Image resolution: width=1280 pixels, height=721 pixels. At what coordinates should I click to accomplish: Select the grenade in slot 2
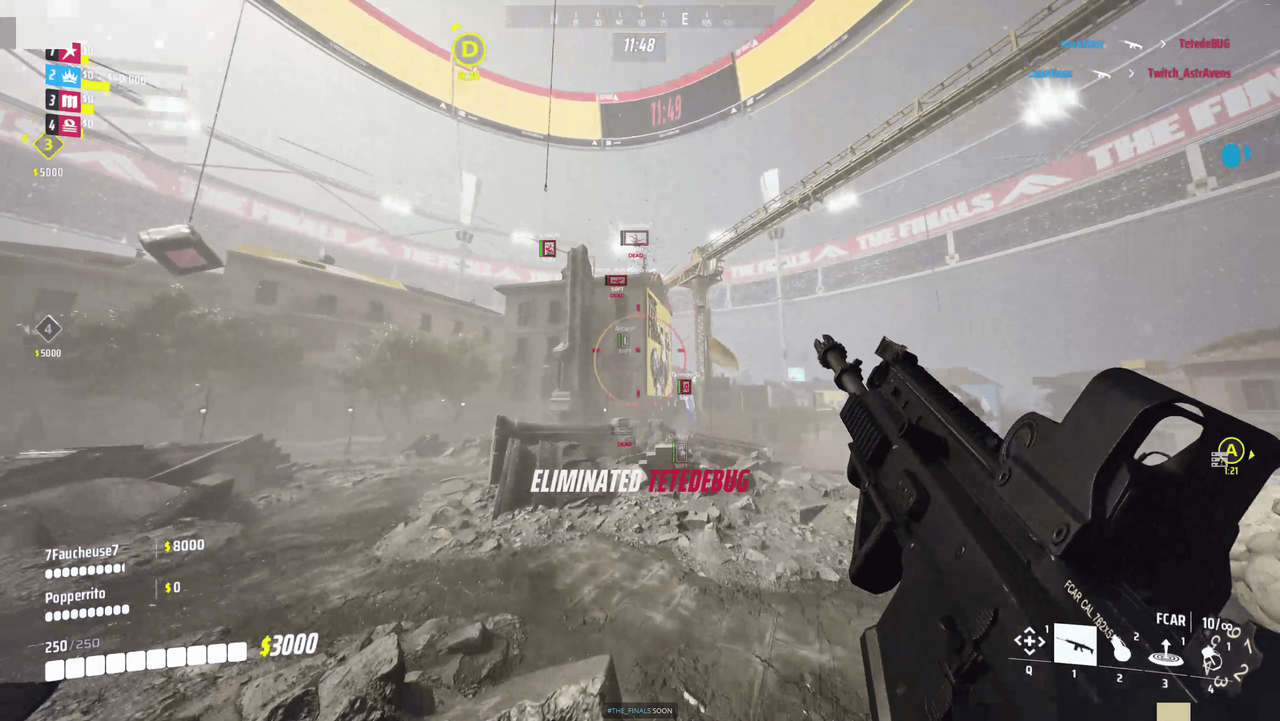(x=1121, y=650)
